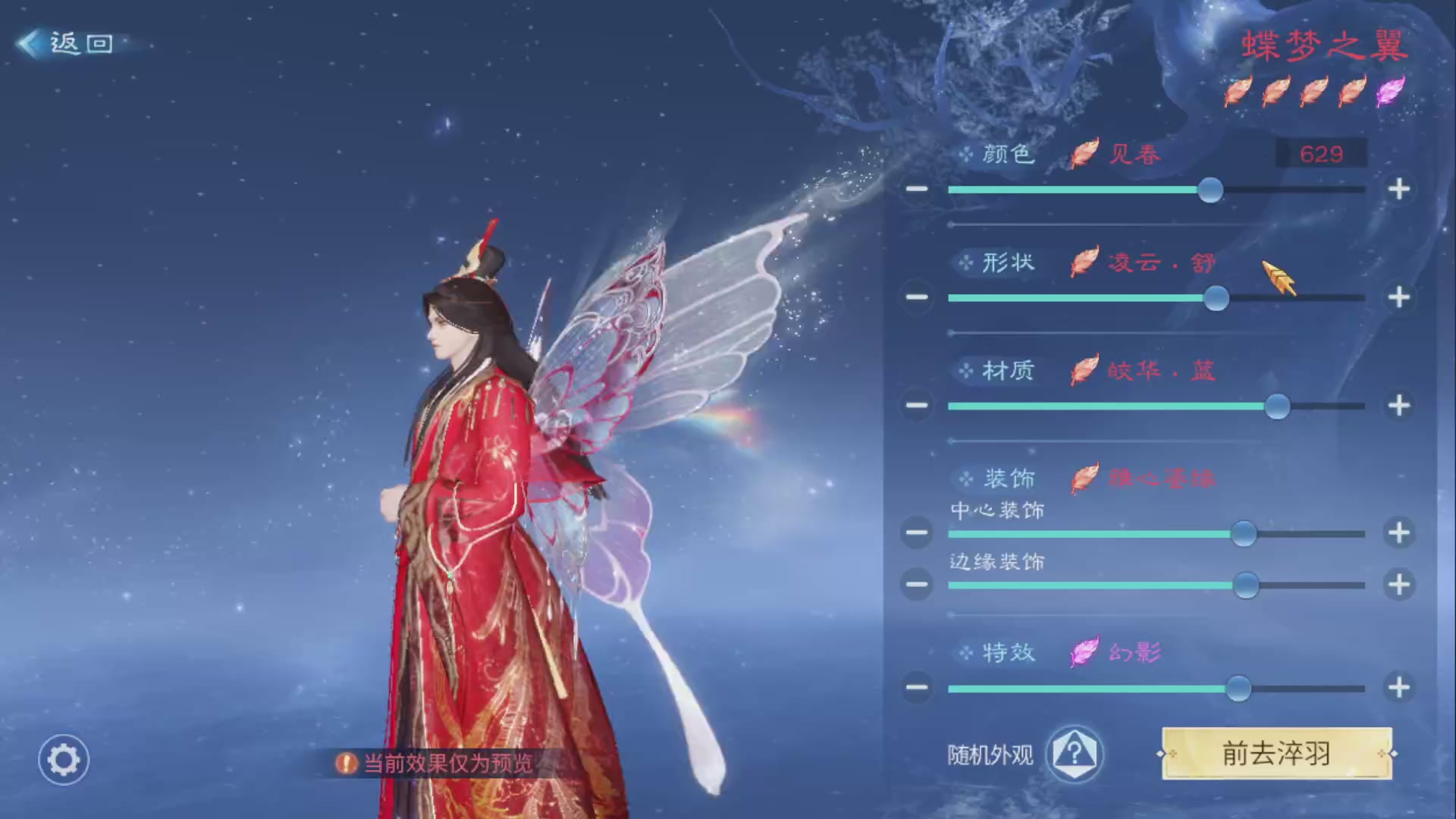
Task: Click the feather icon next to 凌云·舒
Action: (x=1084, y=262)
